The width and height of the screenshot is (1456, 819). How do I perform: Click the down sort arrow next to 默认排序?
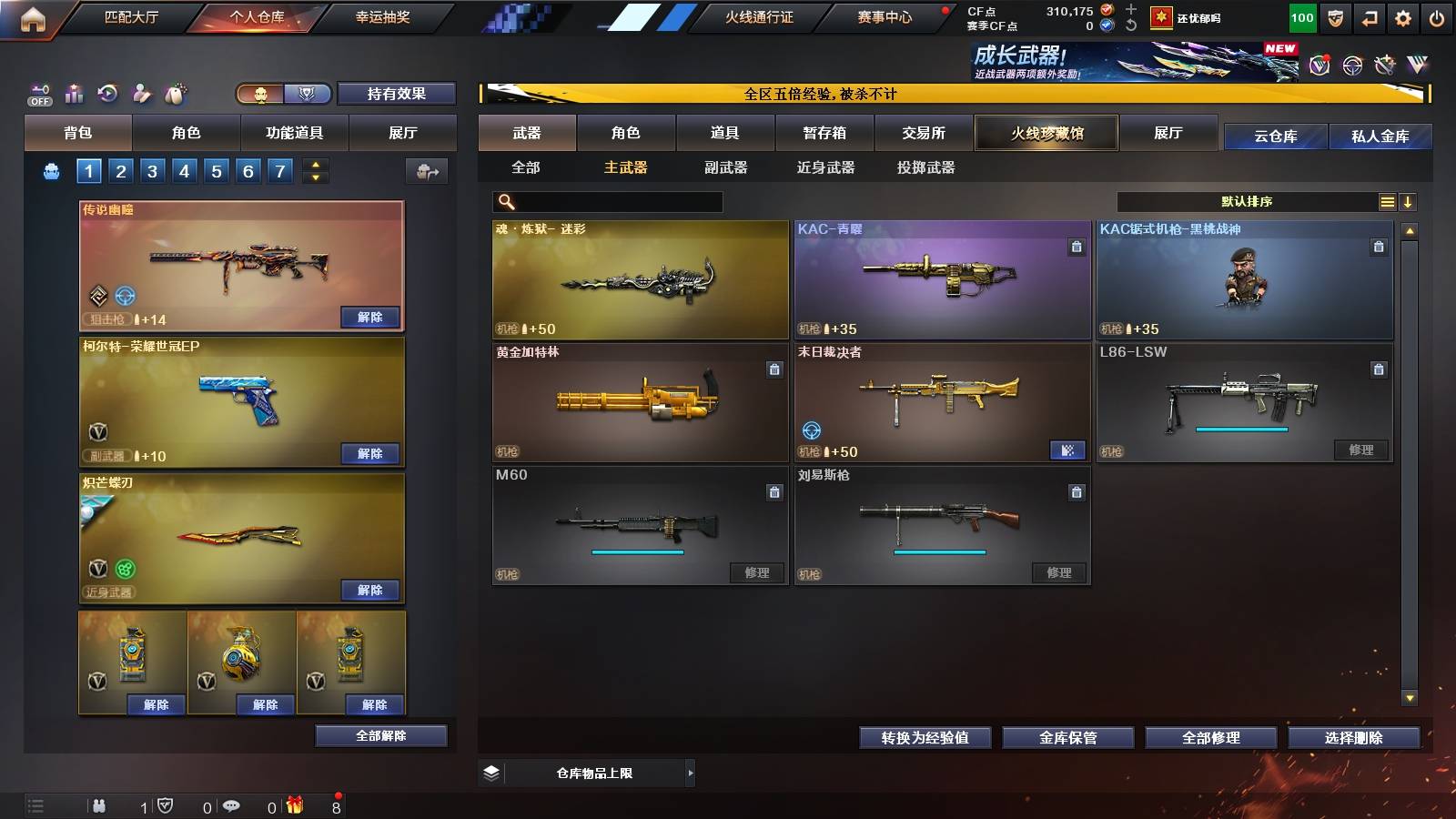pos(1409,201)
